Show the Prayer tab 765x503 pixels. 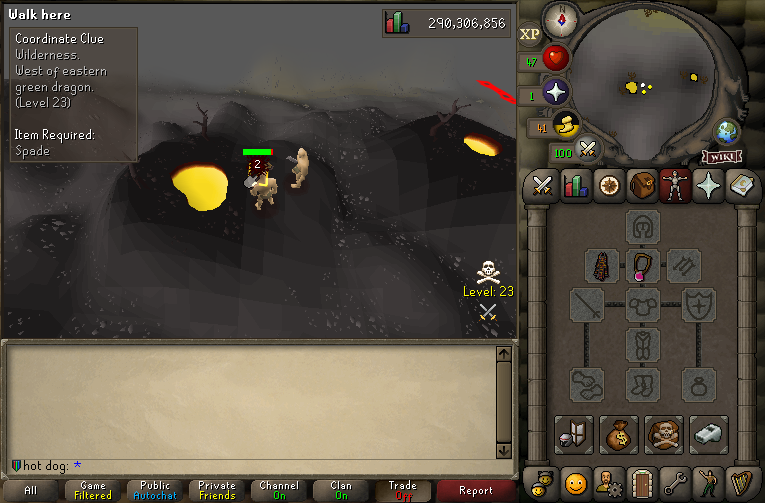click(707, 185)
